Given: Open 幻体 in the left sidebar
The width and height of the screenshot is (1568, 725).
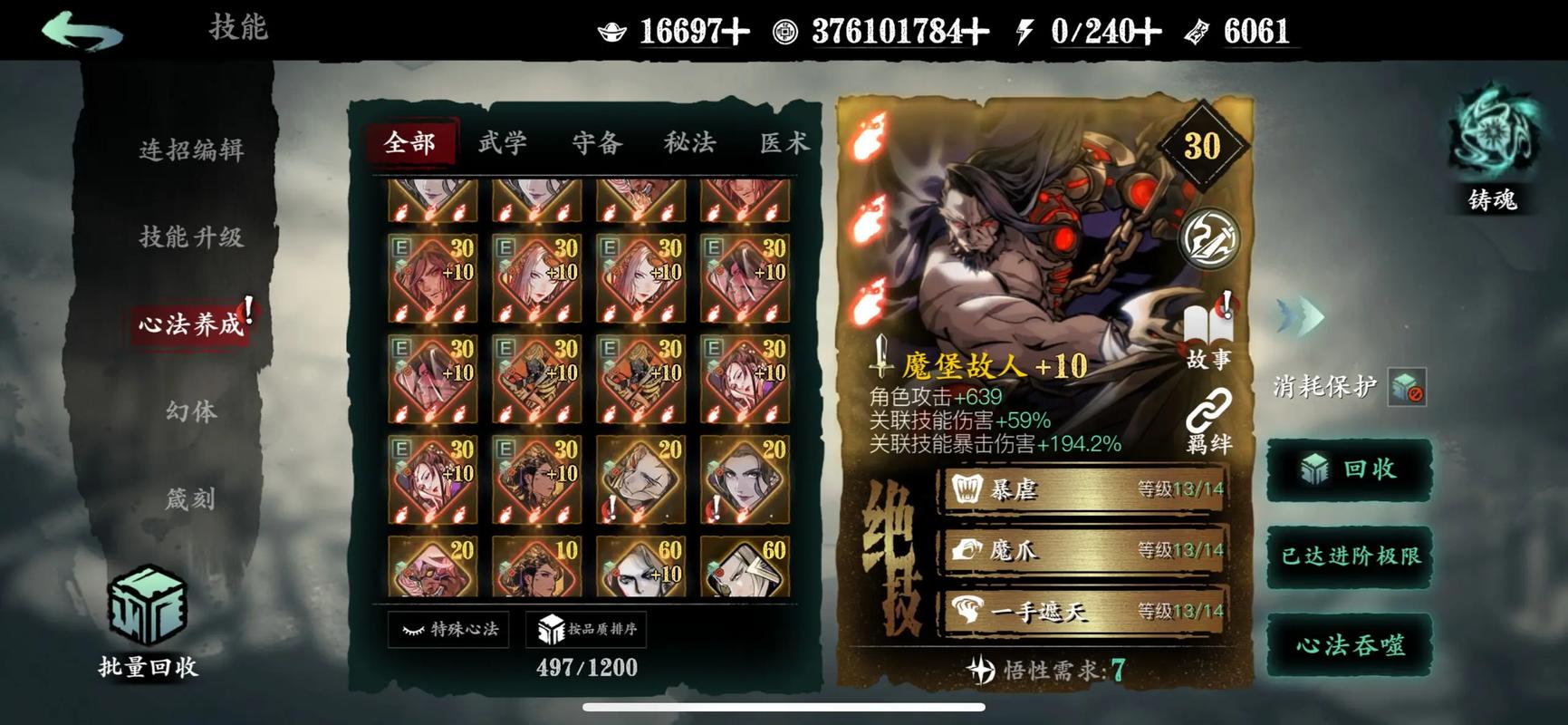Looking at the screenshot, I should point(191,411).
